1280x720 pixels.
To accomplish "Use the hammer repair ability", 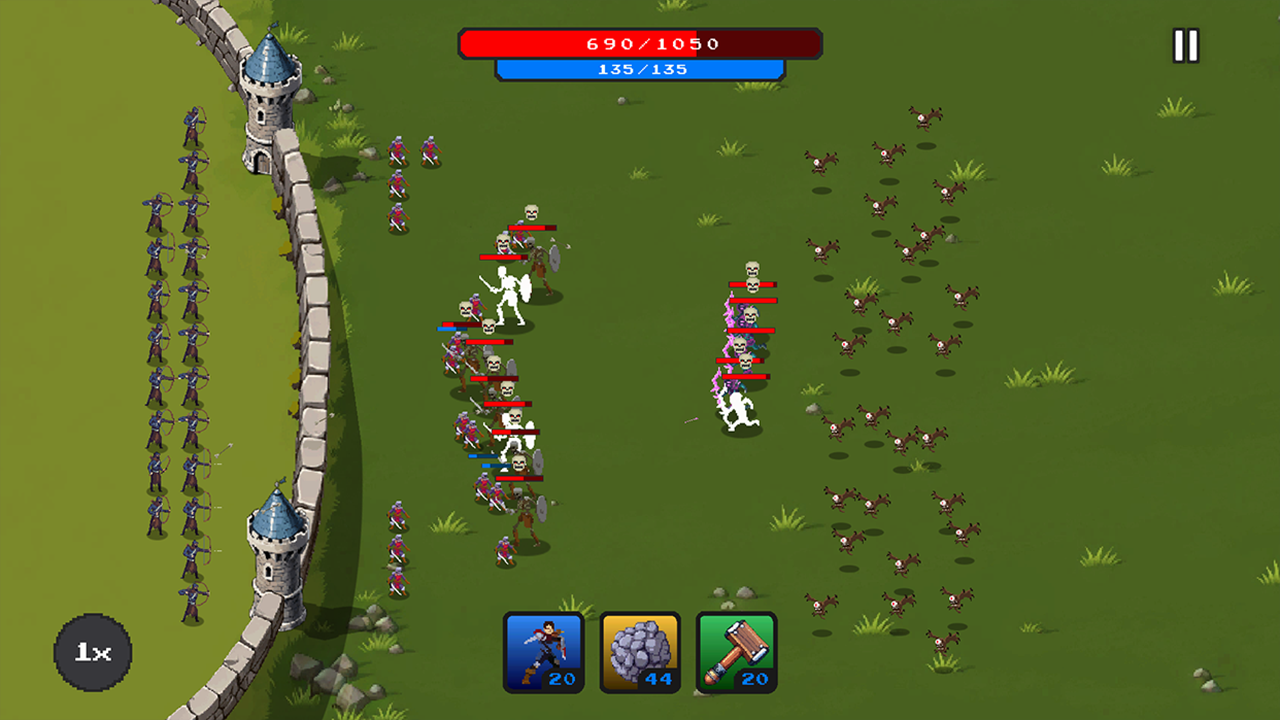I will 734,651.
